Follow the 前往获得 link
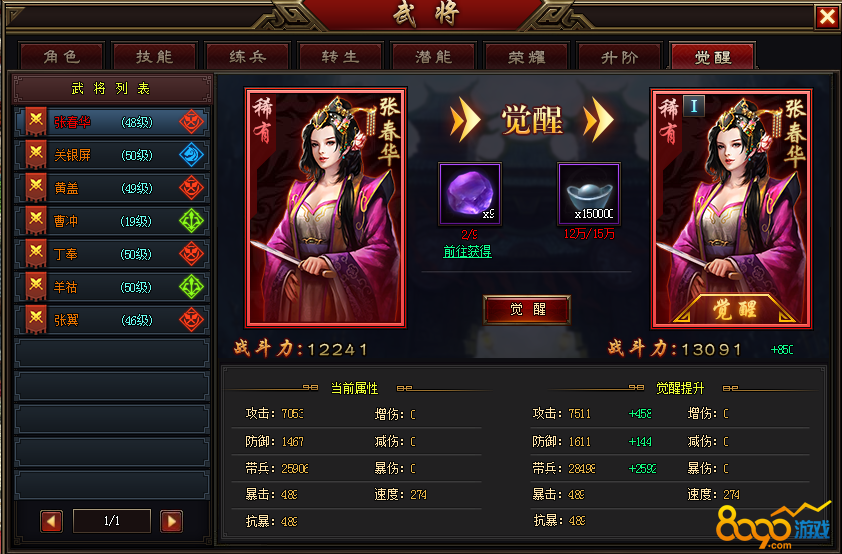This screenshot has height=554, width=842. pos(467,252)
